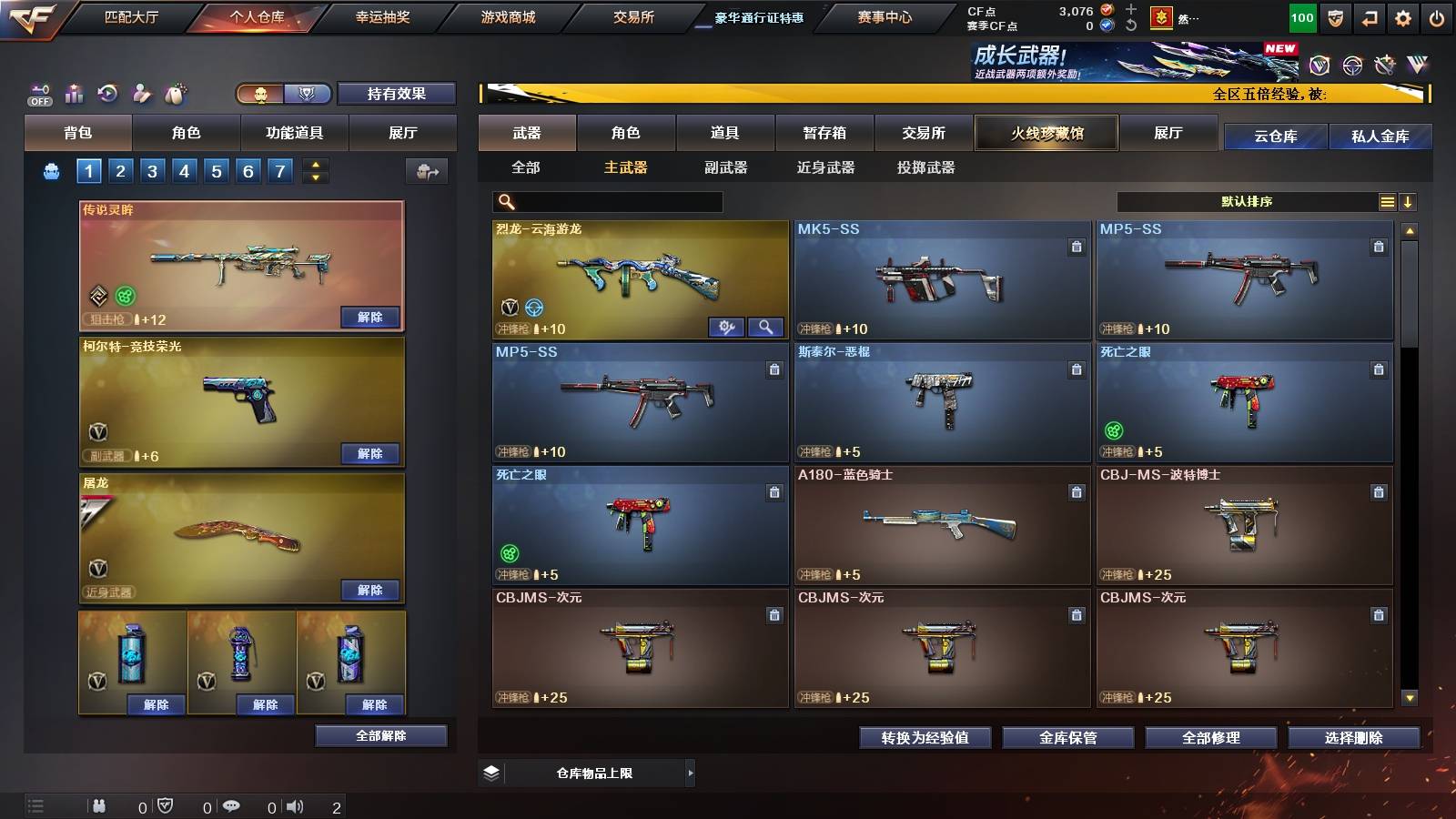This screenshot has width=1456, height=819.
Task: Toggle the OFF key switch at top left
Action: [x=38, y=93]
